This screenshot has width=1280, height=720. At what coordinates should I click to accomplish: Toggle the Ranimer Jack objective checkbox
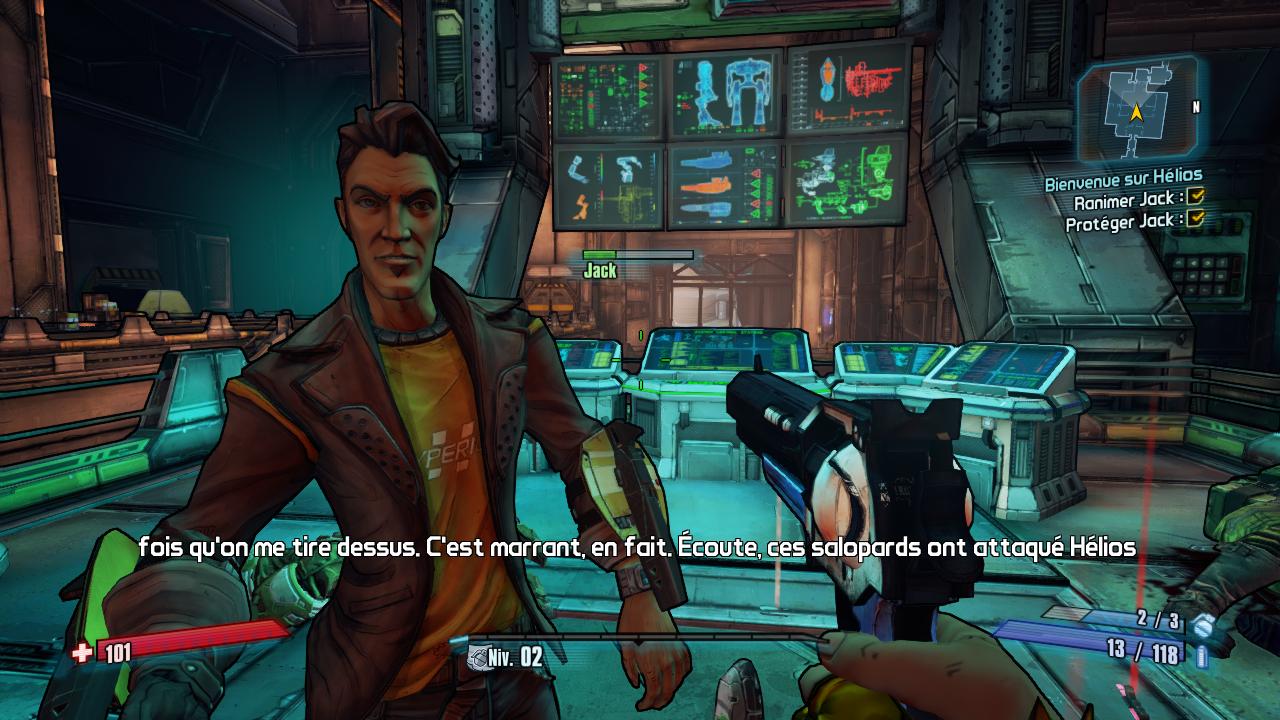click(x=1196, y=196)
